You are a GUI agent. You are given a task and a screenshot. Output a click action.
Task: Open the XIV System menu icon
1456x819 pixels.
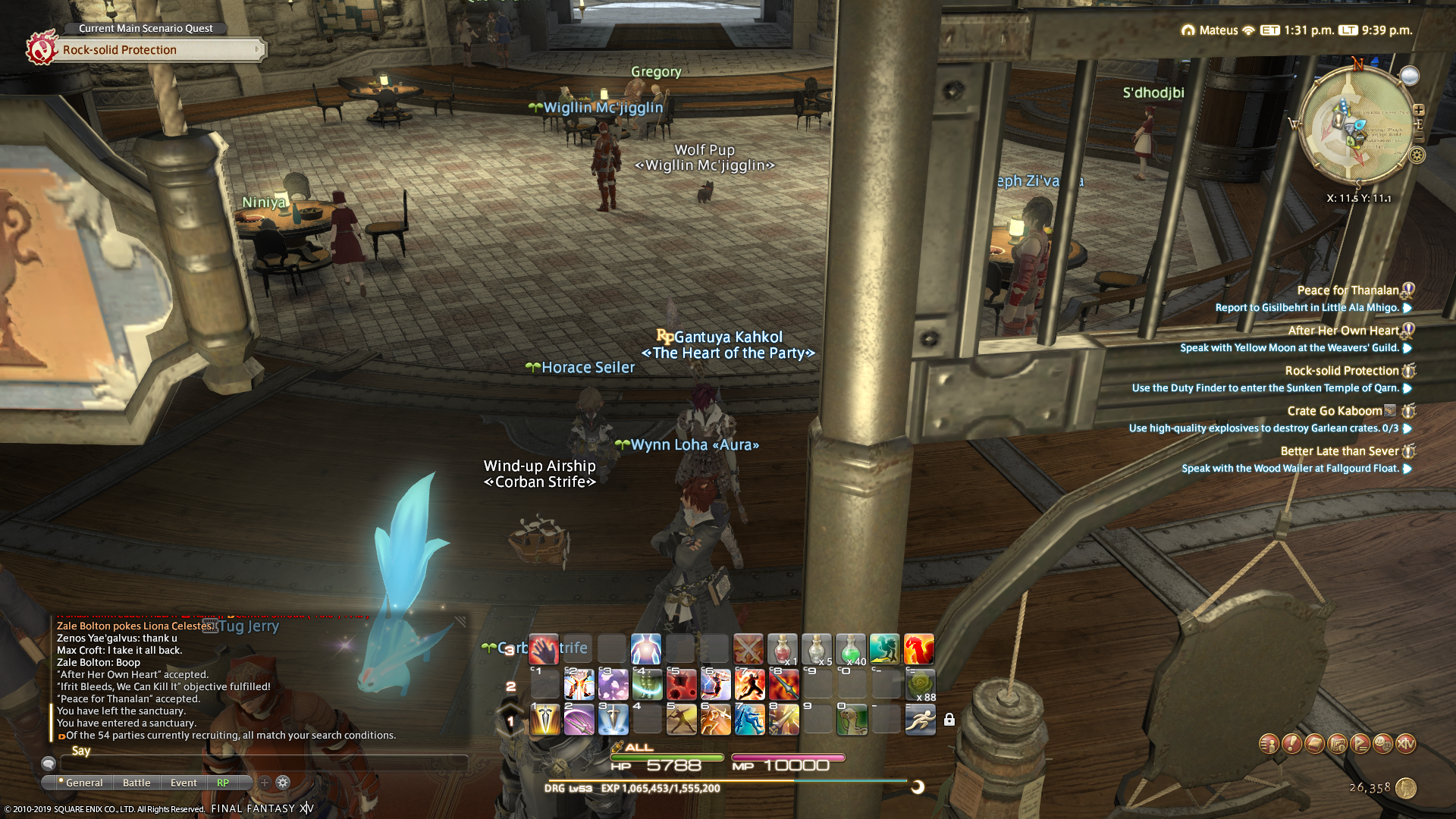1405,744
